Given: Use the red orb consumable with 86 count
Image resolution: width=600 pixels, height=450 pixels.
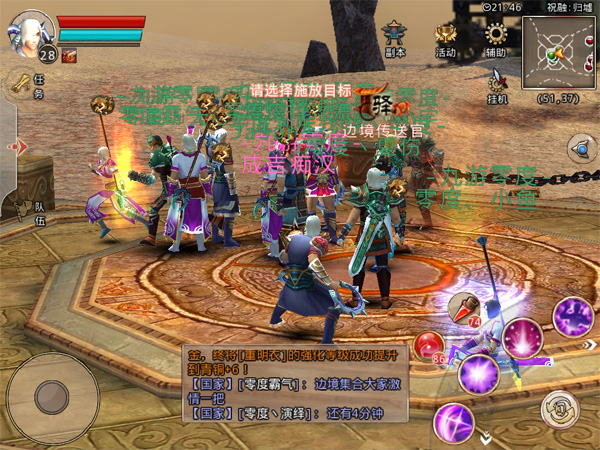Looking at the screenshot, I should coord(427,346).
